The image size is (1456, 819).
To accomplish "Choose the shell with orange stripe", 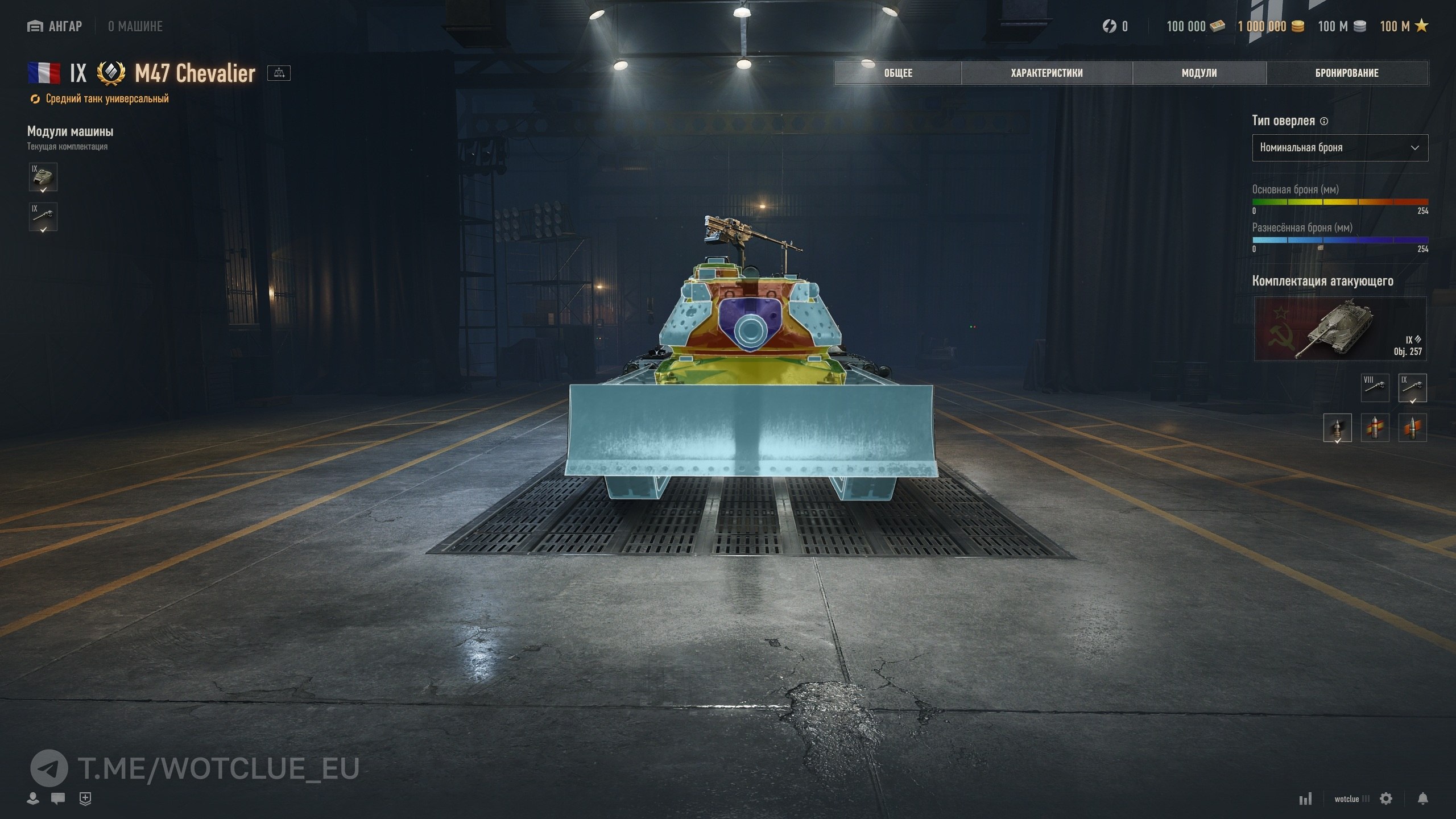I will click(x=1412, y=428).
